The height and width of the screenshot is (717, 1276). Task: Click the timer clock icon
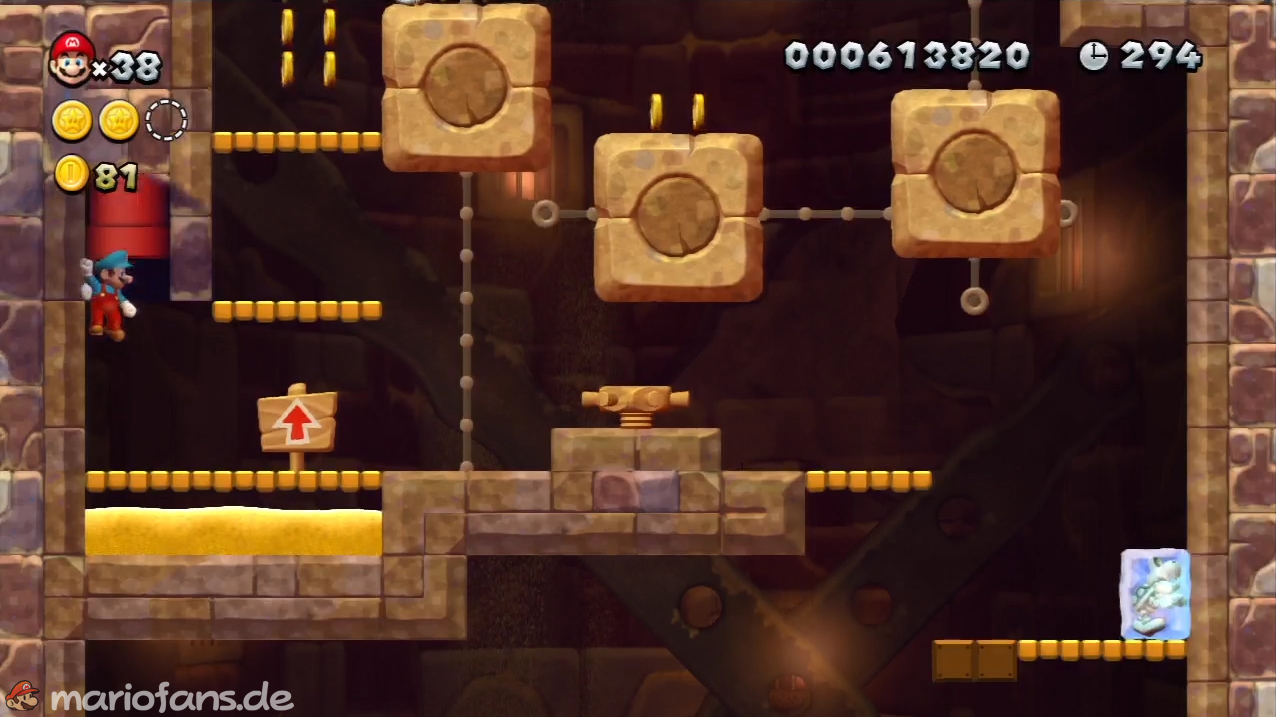coord(1093,56)
